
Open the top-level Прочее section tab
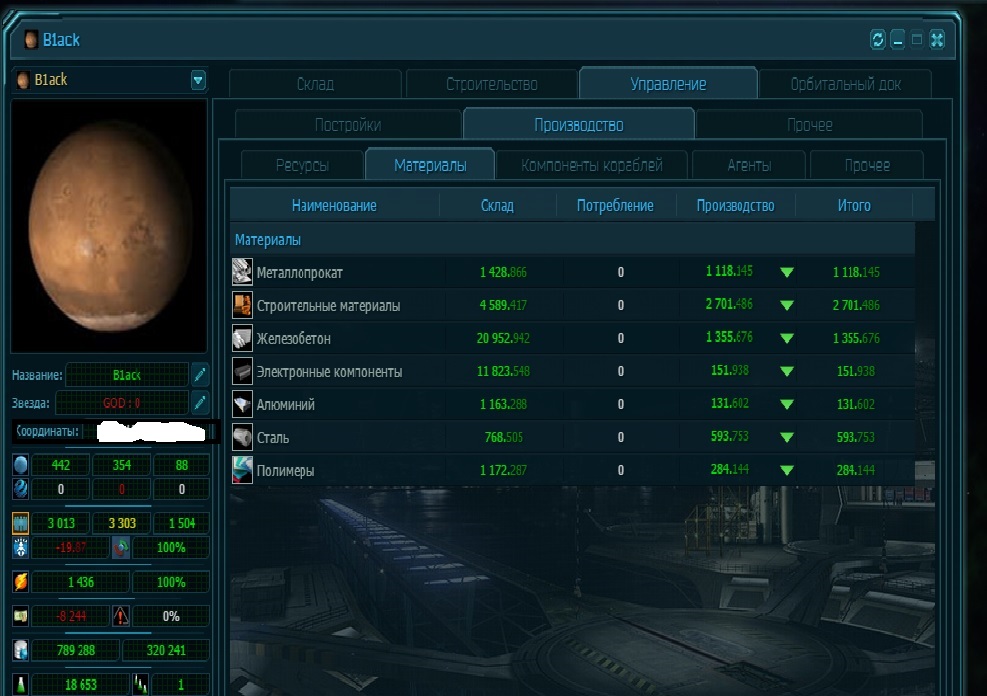[809, 125]
